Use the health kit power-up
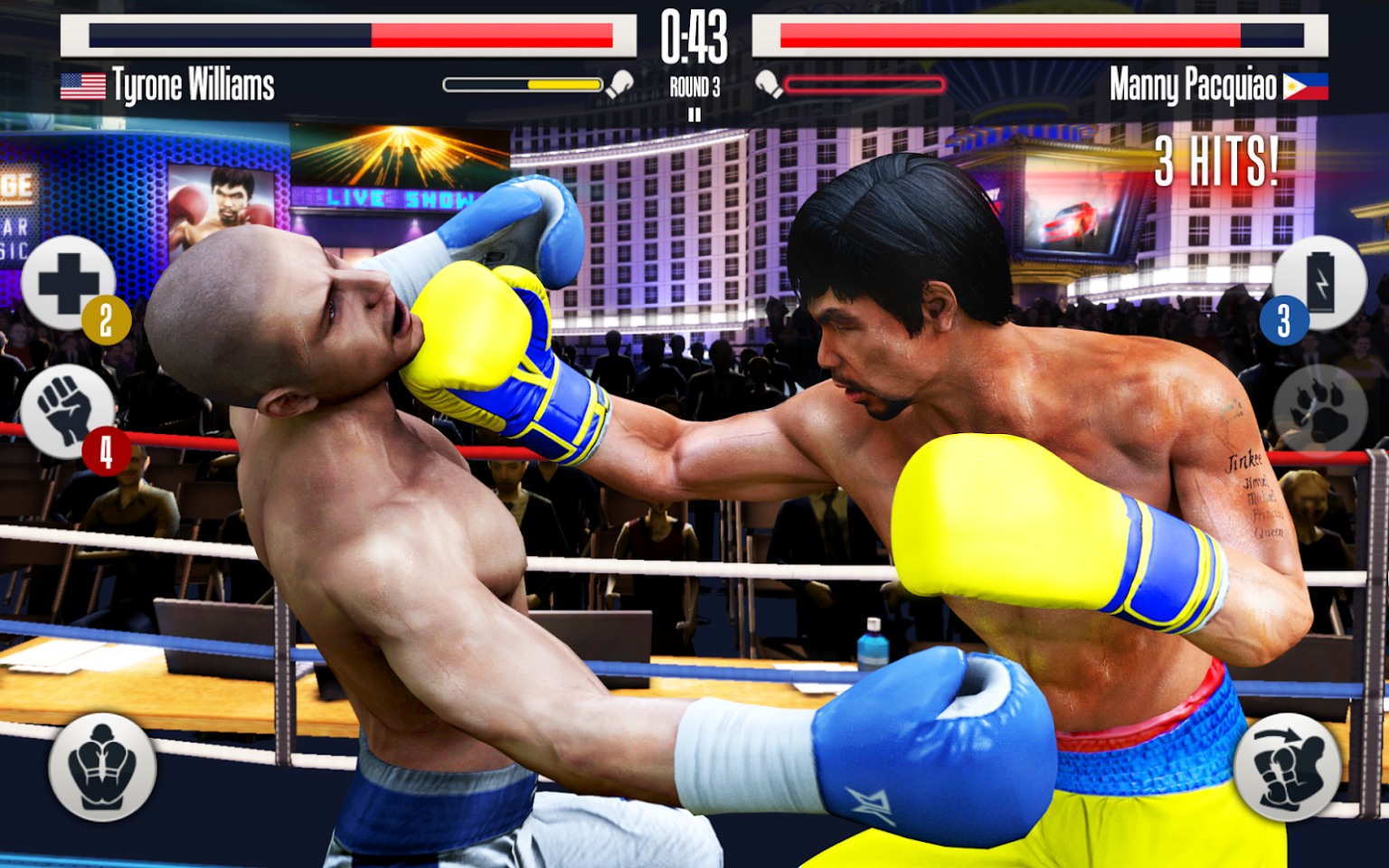The image size is (1389, 868). (x=68, y=282)
